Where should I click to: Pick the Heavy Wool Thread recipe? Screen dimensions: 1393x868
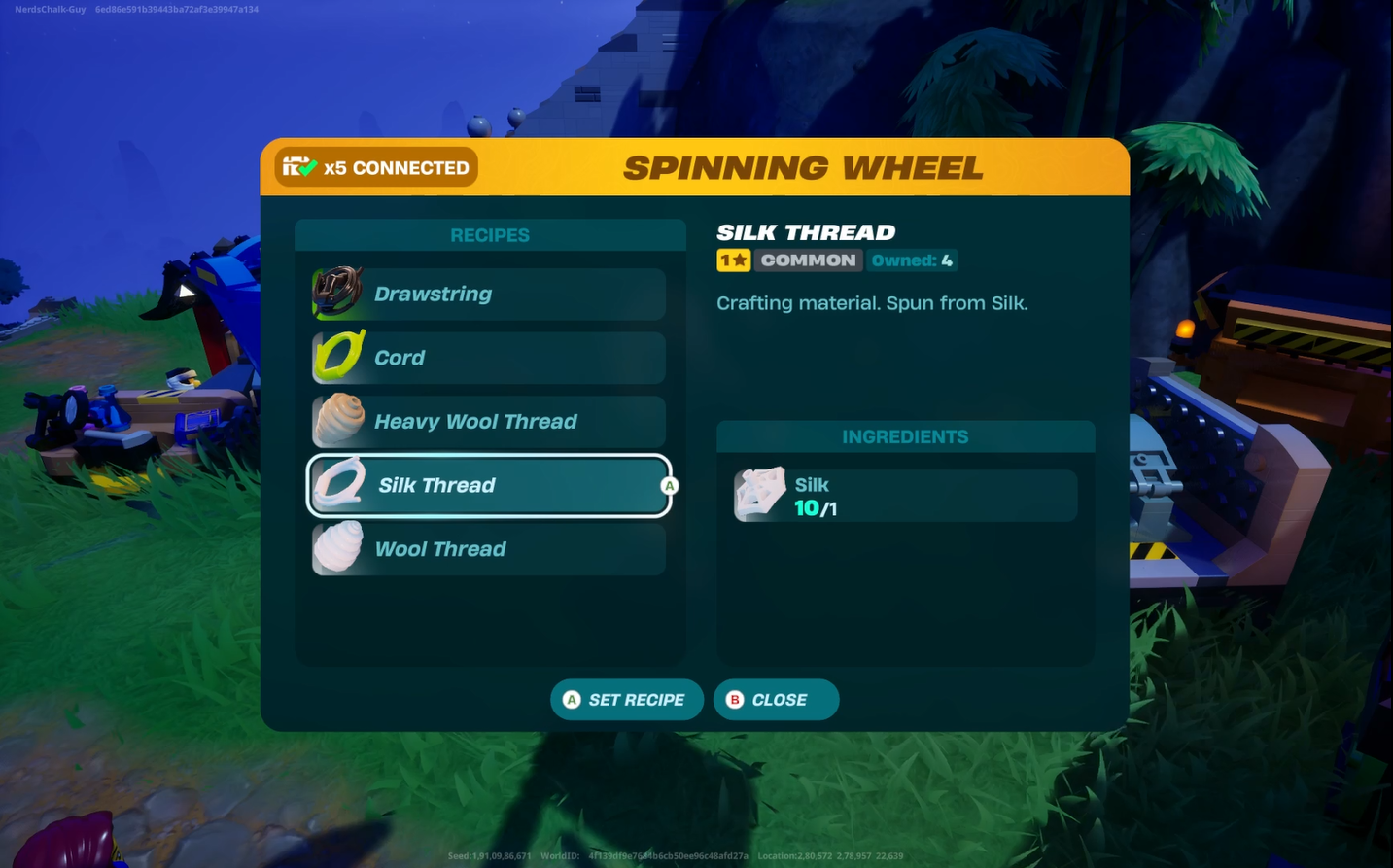coord(489,422)
